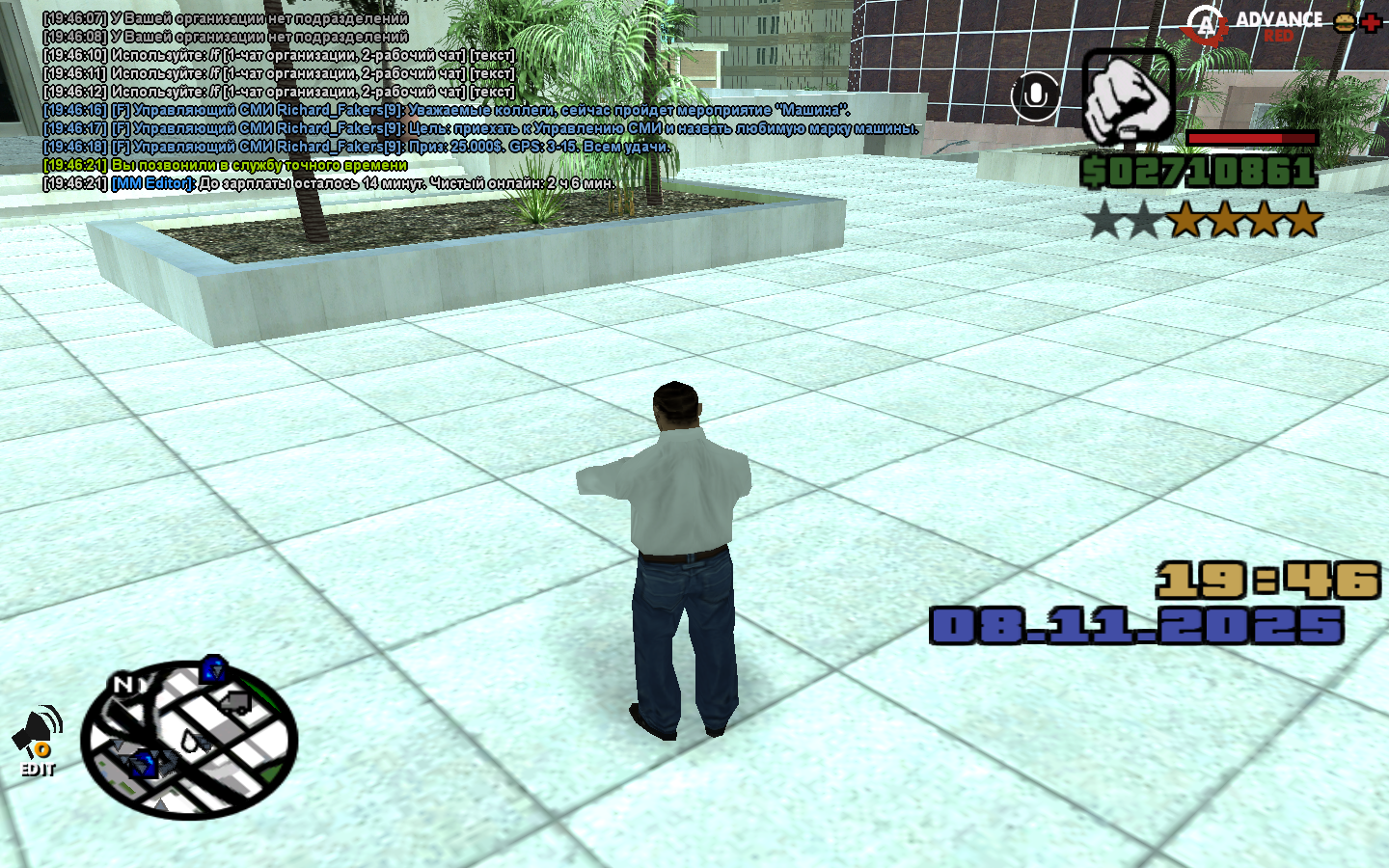
Task: Click the red plus icon
Action: point(1371,22)
